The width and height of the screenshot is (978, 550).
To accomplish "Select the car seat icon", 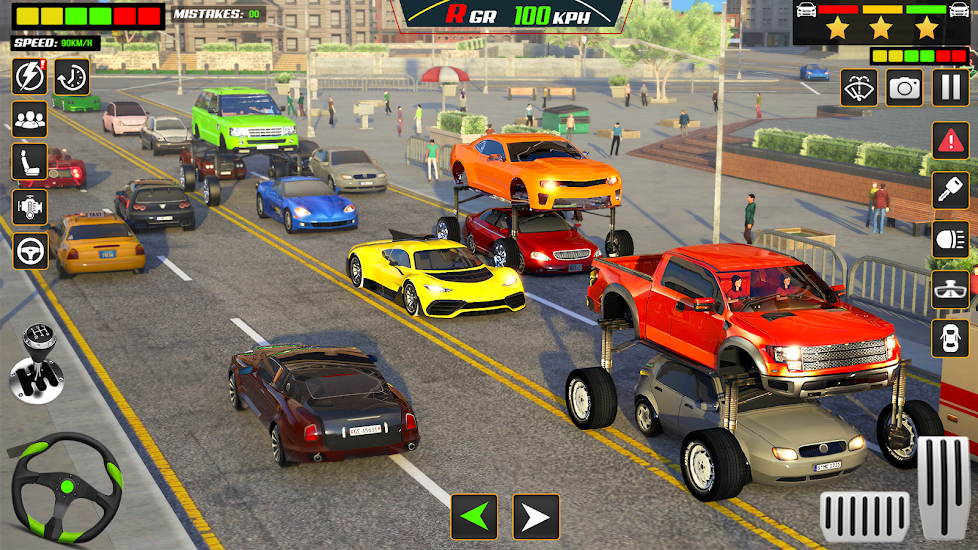I will [30, 163].
